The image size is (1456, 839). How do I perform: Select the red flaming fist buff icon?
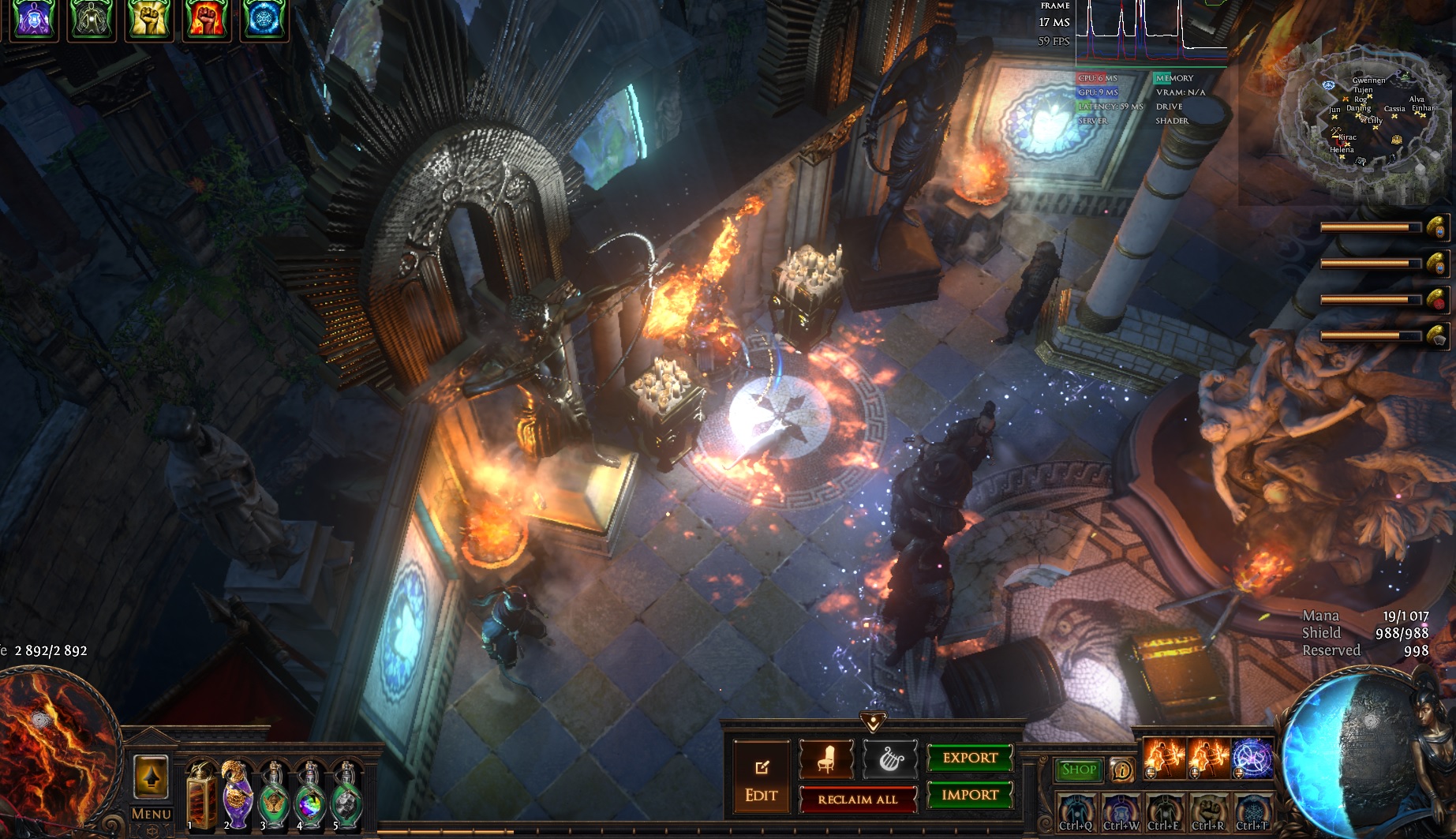206,19
